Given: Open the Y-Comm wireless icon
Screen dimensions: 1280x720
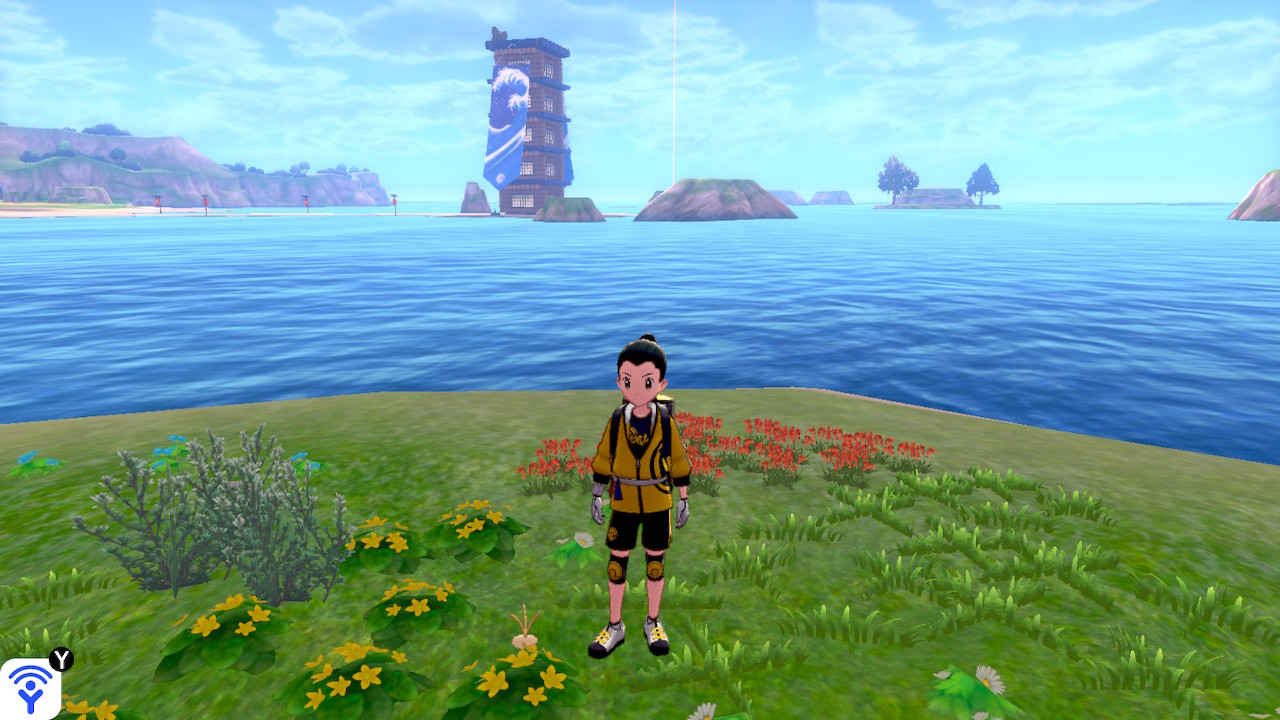Looking at the screenshot, I should (30, 688).
